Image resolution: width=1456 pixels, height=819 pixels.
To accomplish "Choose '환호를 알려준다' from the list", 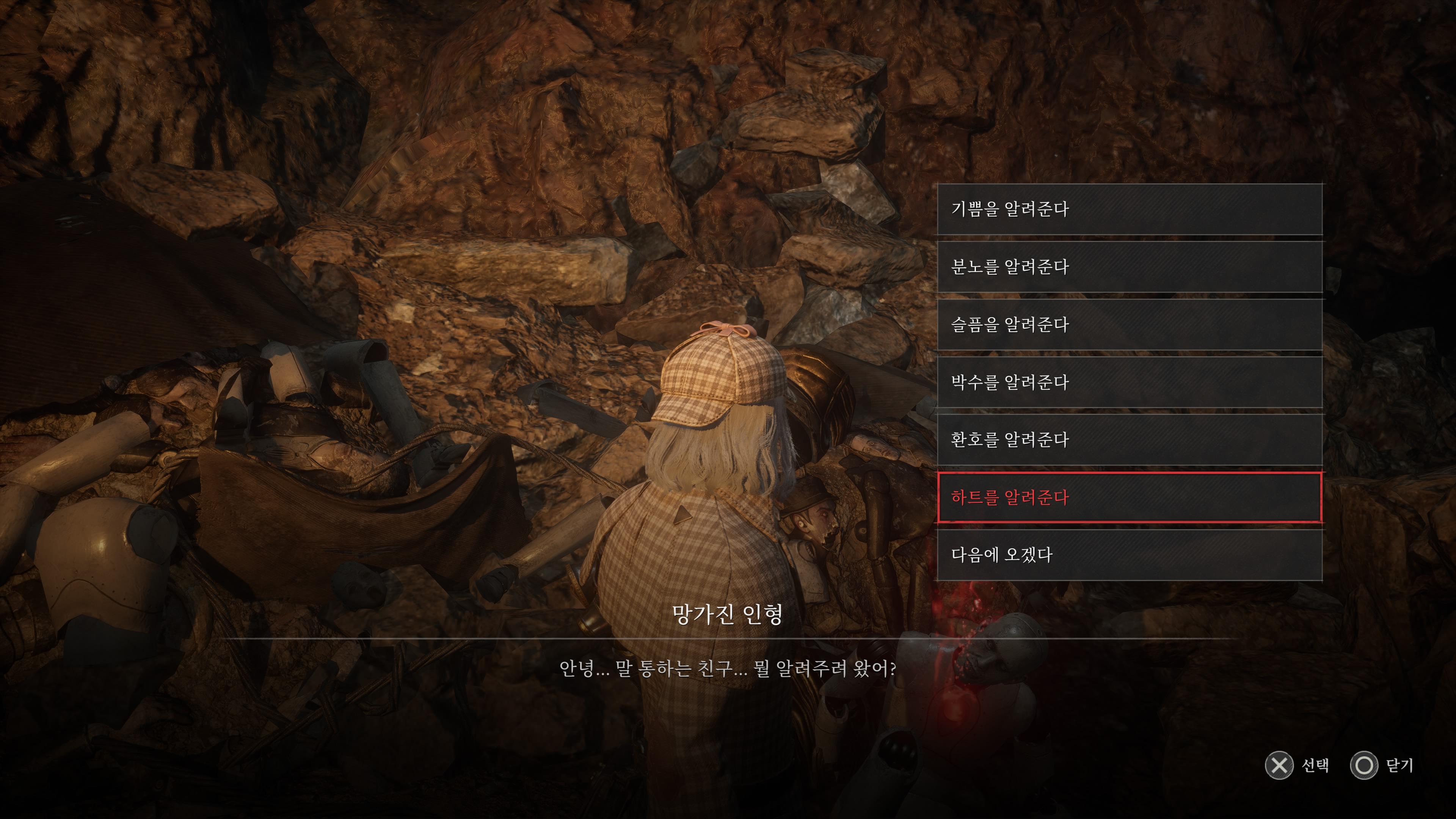I will [1129, 440].
